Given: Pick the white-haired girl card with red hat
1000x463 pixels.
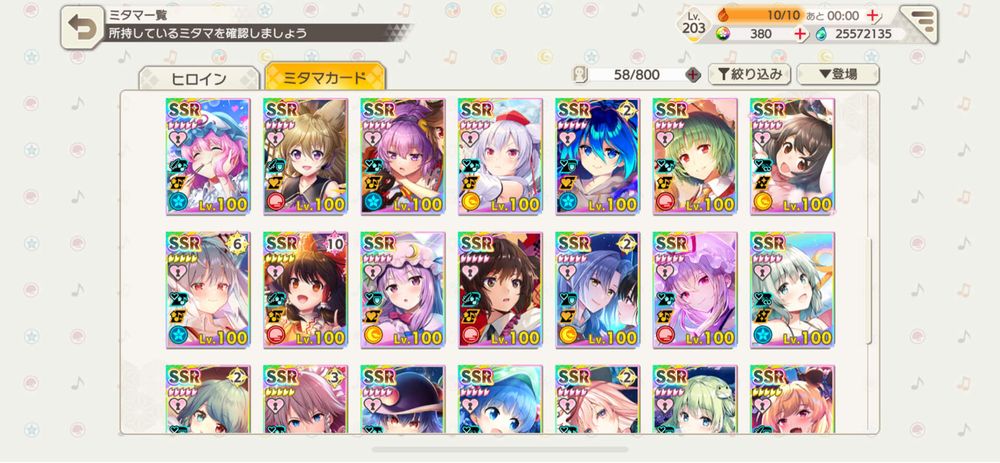Looking at the screenshot, I should [x=500, y=155].
